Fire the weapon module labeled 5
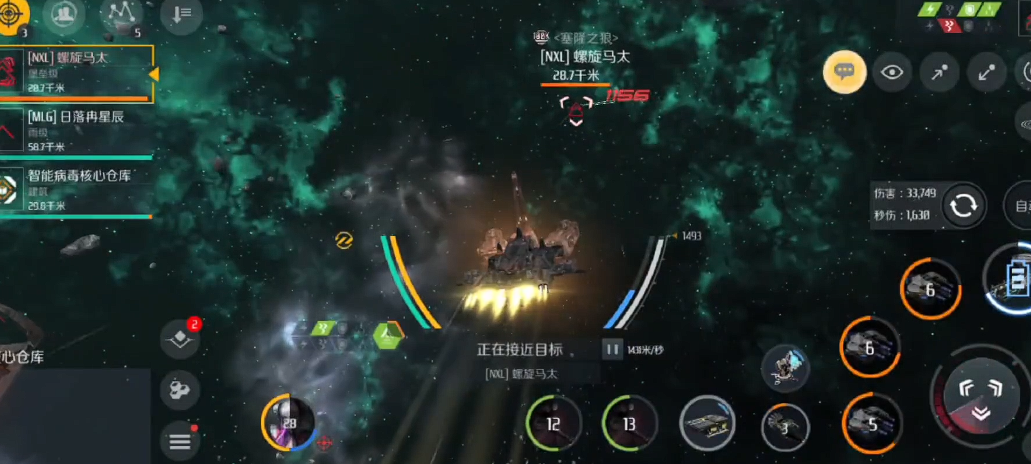 [x=871, y=423]
